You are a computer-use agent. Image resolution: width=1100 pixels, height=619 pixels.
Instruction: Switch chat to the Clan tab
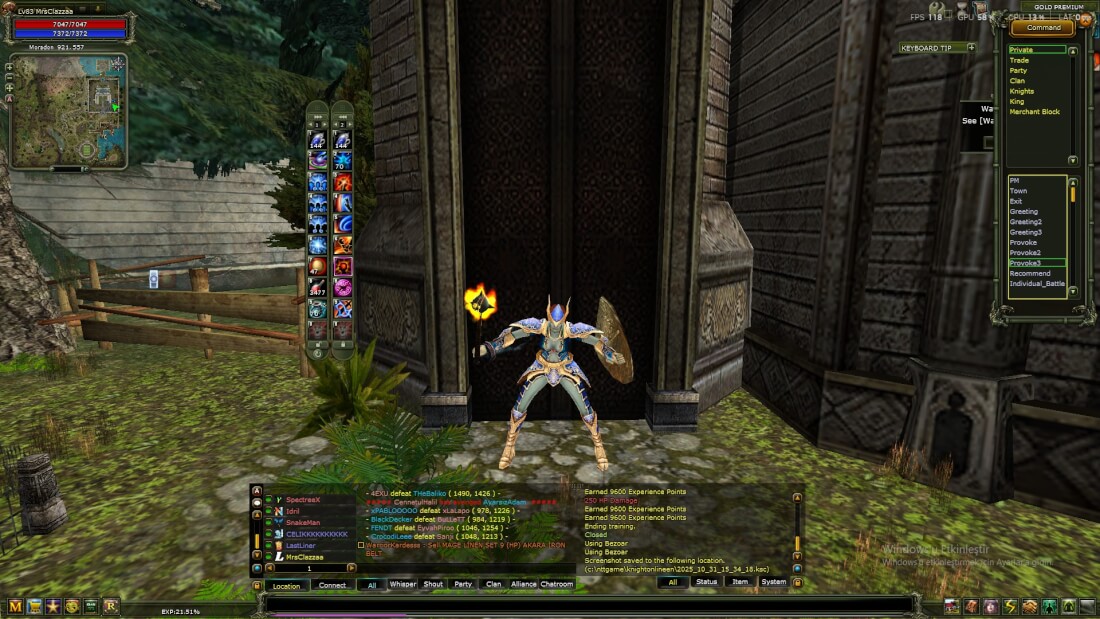coord(493,584)
